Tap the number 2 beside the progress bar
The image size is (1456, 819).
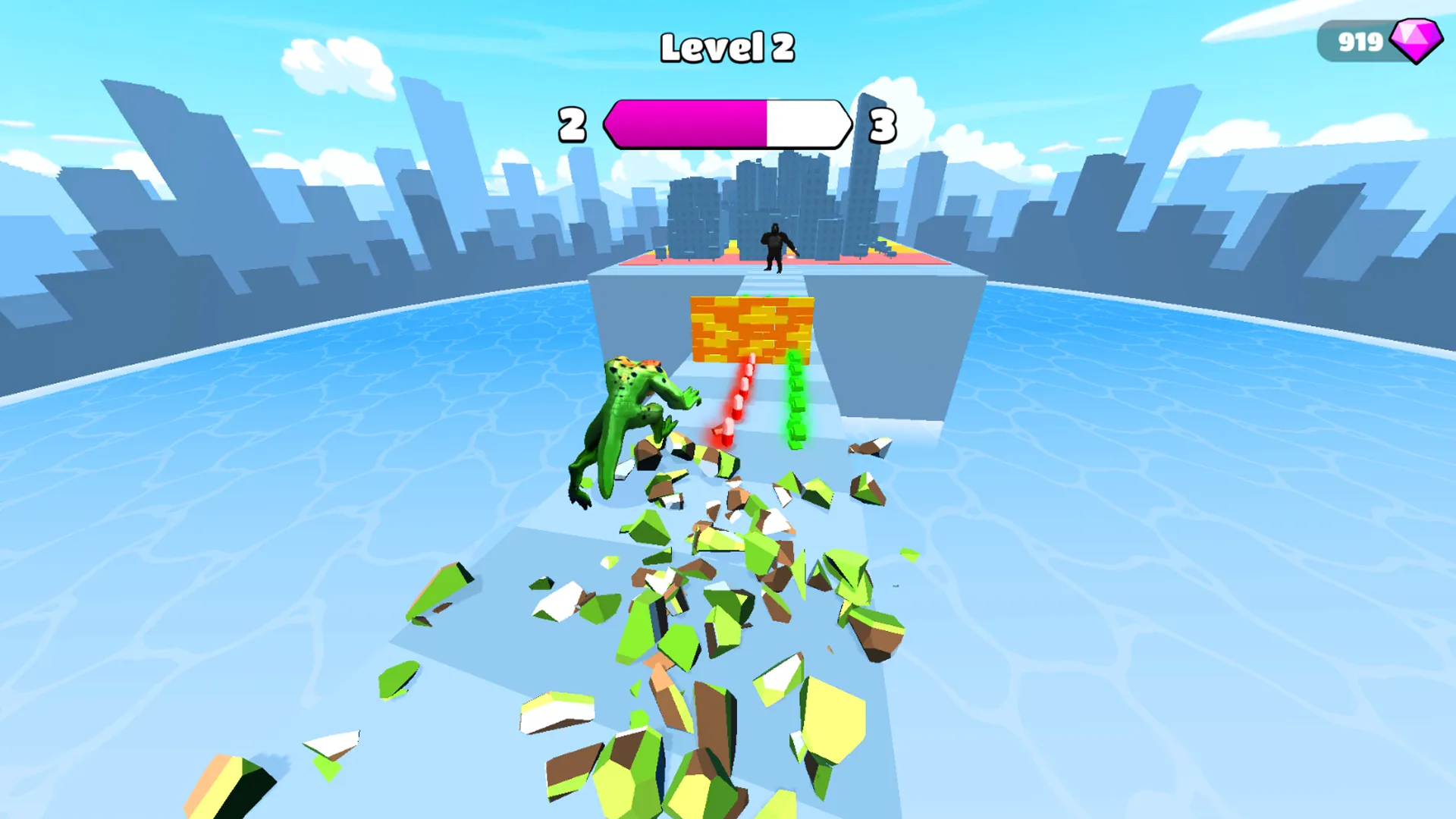point(570,124)
